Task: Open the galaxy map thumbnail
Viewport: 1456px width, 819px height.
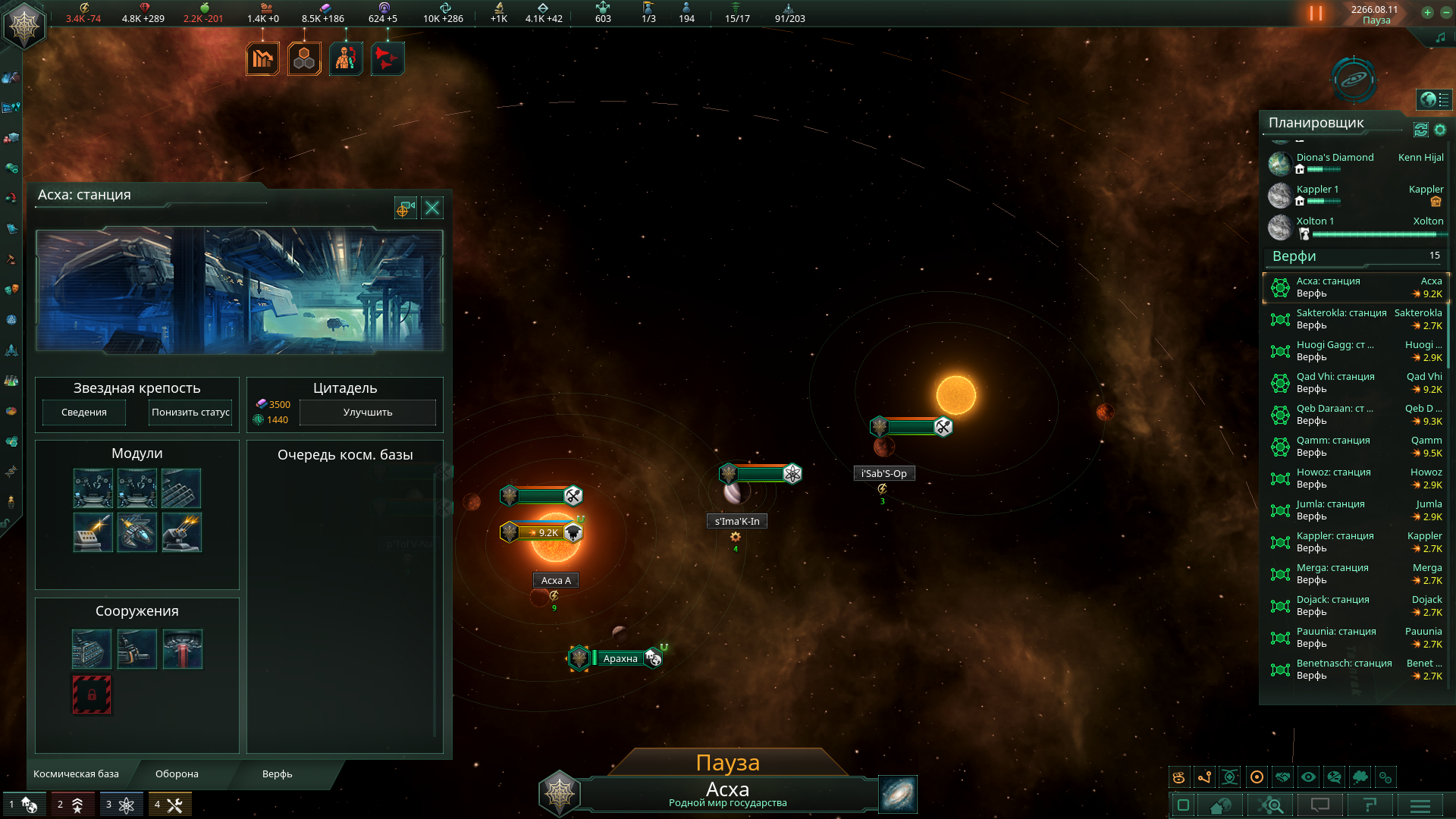Action: (x=898, y=794)
